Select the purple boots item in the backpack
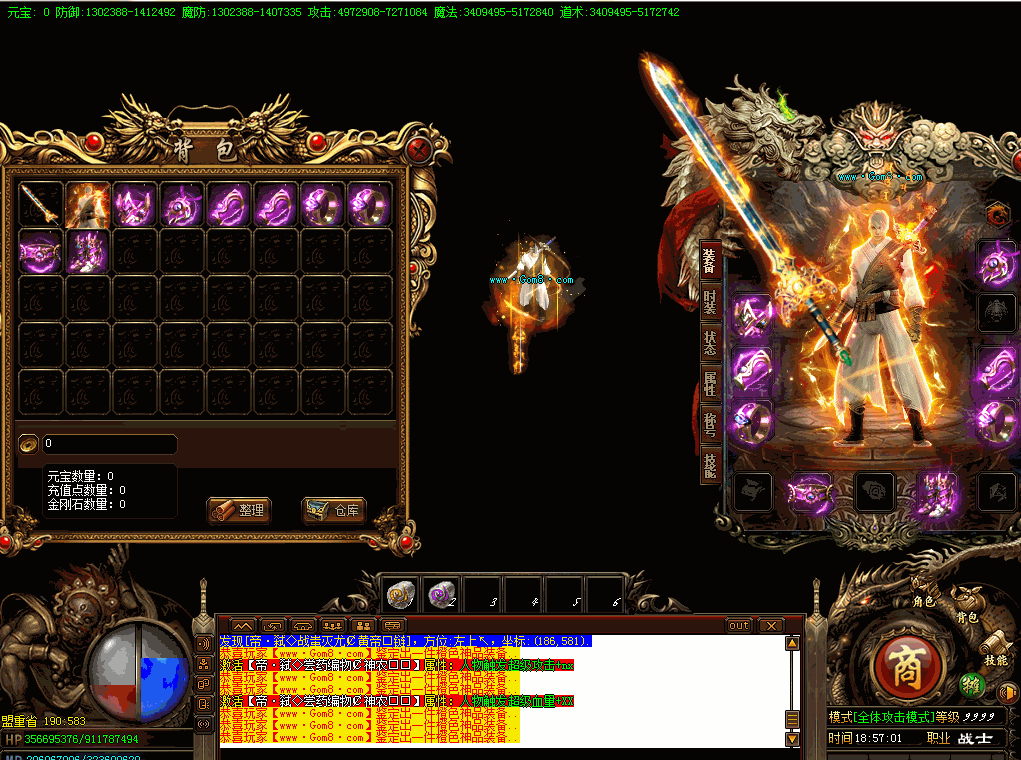This screenshot has width=1021, height=760. (88, 251)
